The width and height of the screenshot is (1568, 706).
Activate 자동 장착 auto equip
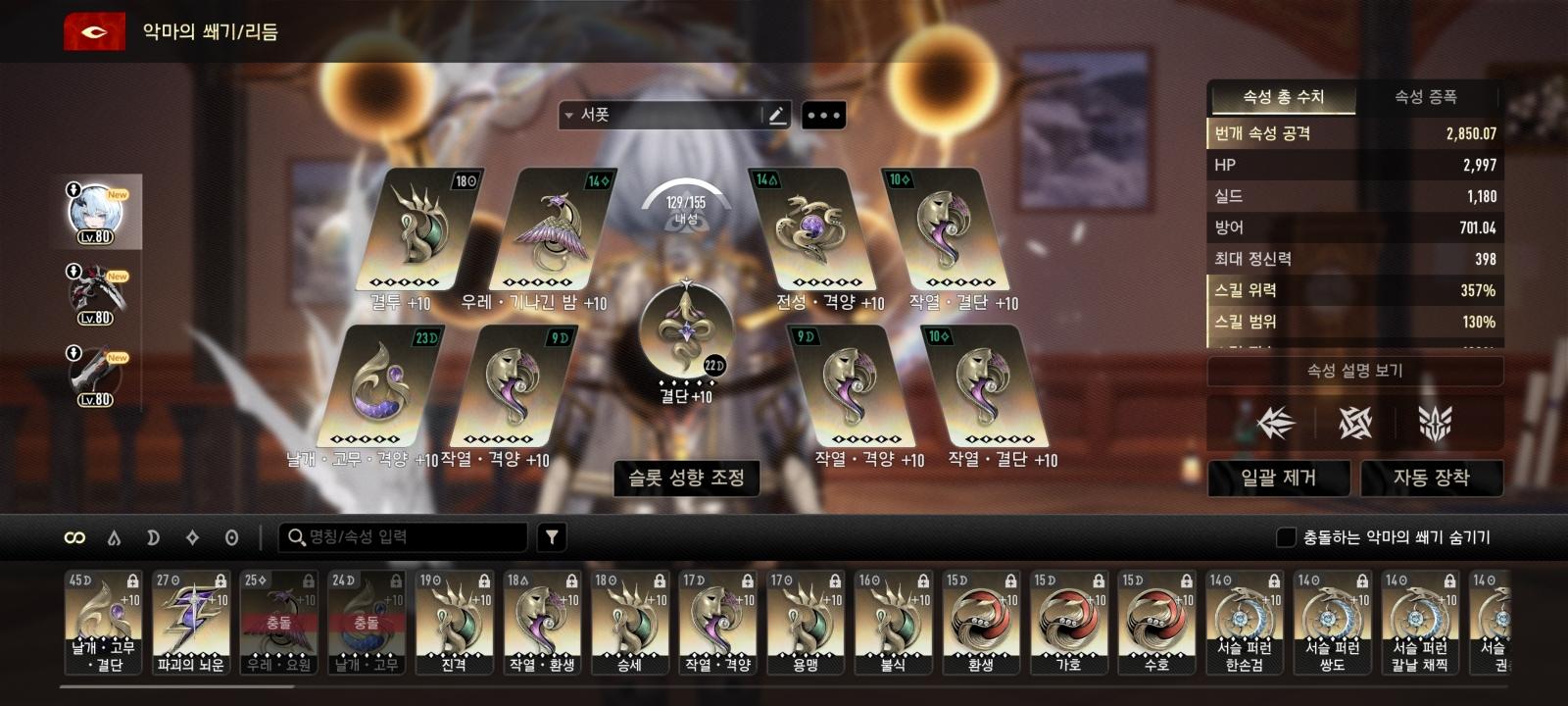[x=1431, y=478]
